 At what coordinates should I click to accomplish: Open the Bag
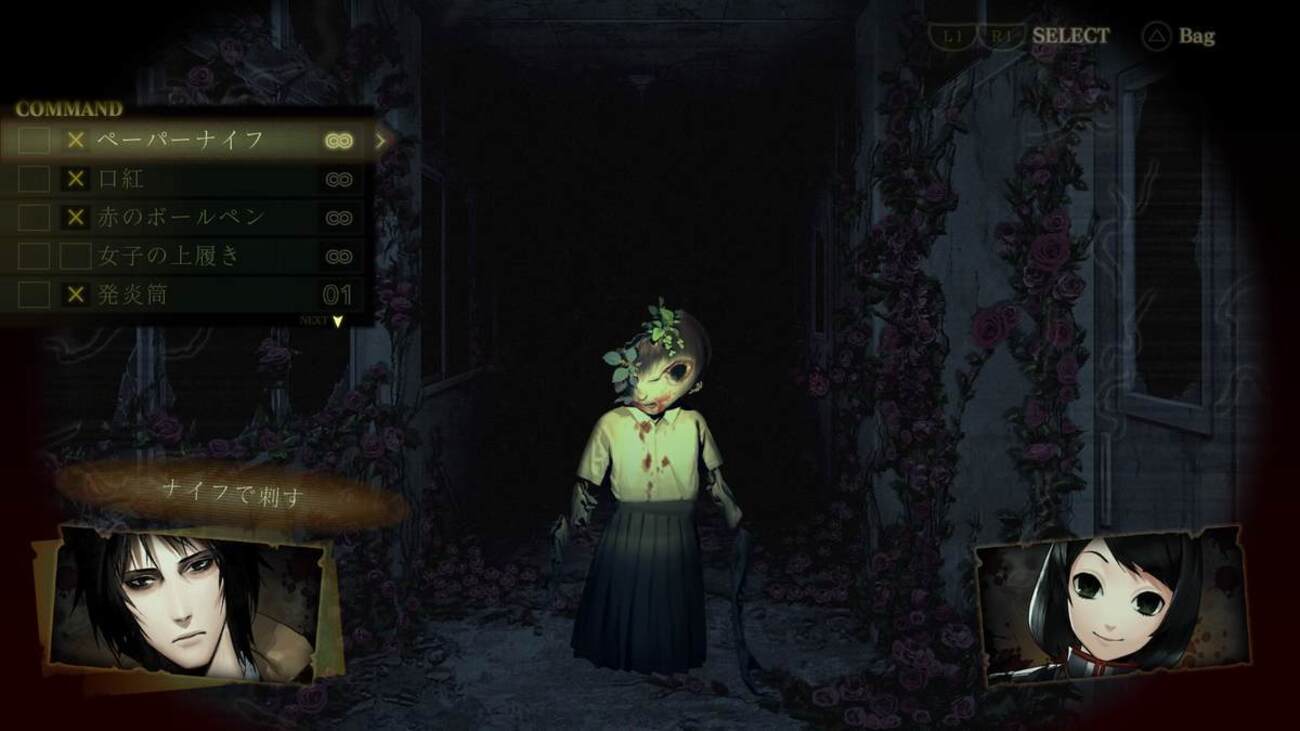[1180, 37]
